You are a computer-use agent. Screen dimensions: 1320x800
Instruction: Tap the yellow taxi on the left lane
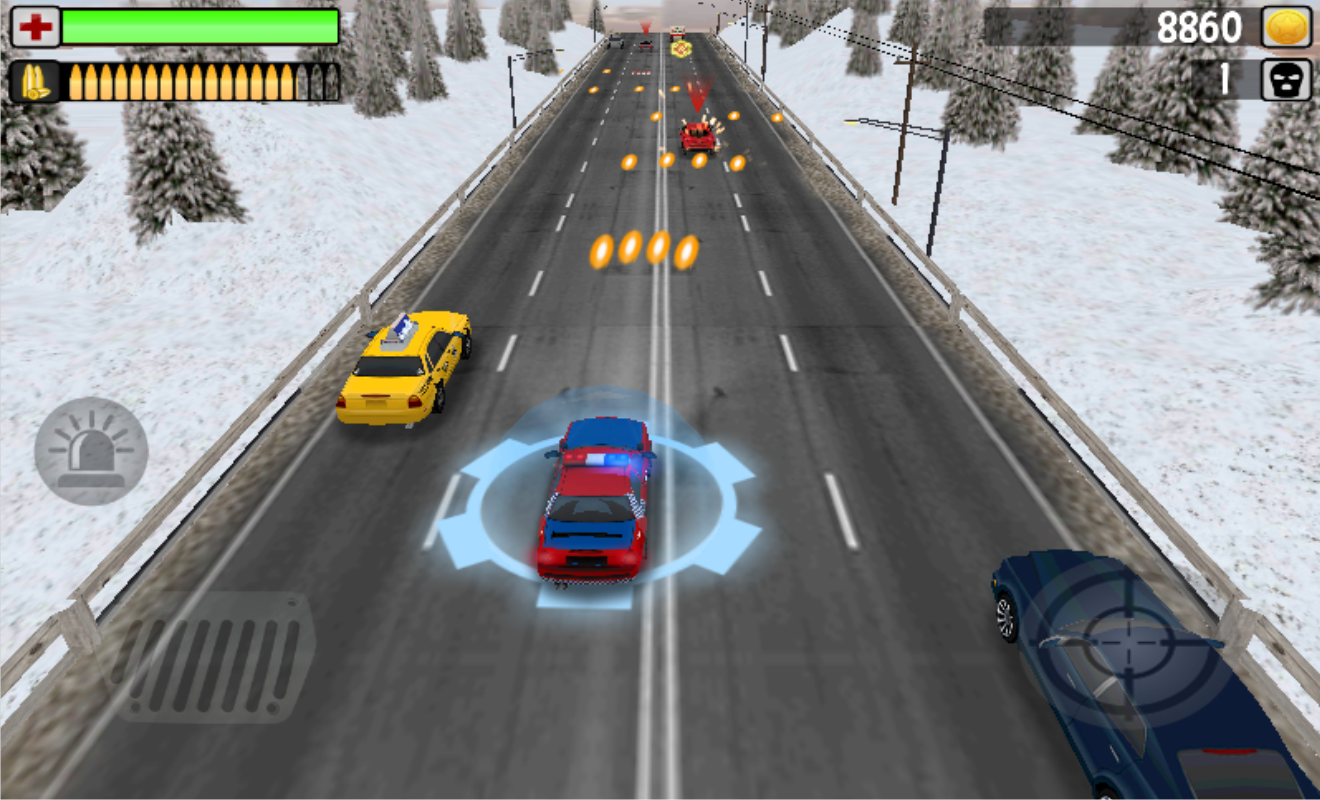click(x=405, y=370)
